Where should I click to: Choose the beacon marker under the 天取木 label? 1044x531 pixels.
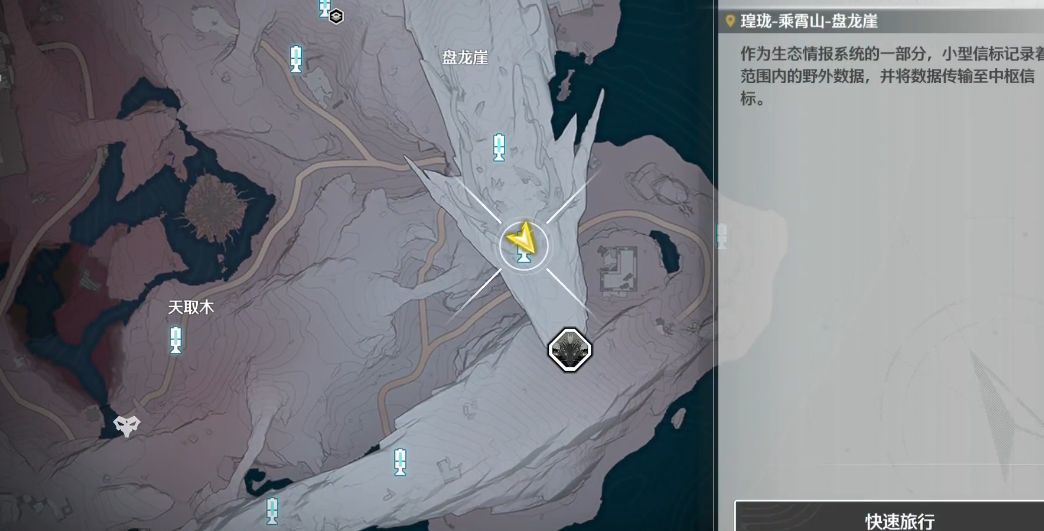(x=176, y=340)
